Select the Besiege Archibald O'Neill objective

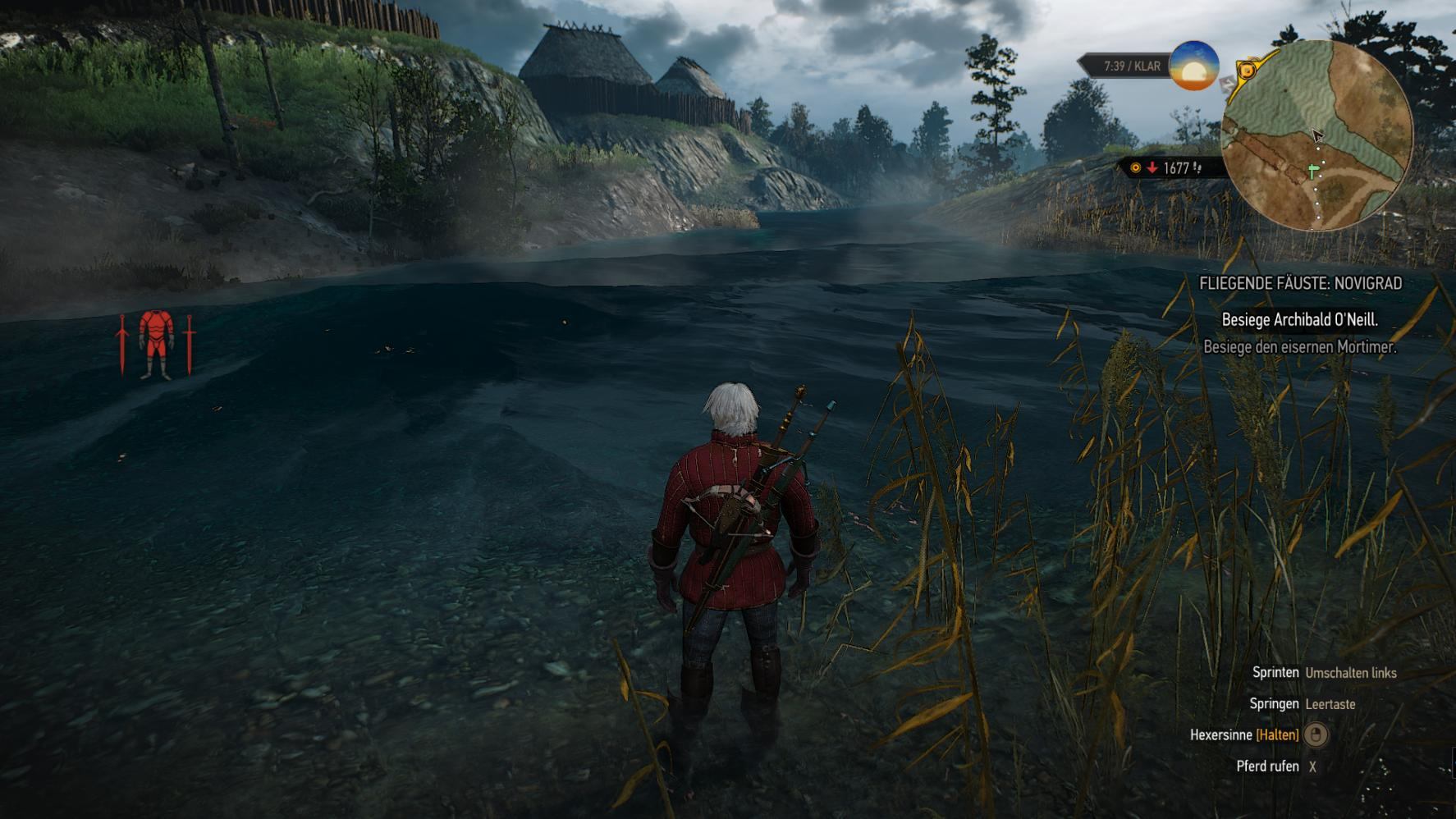[x=1299, y=319]
